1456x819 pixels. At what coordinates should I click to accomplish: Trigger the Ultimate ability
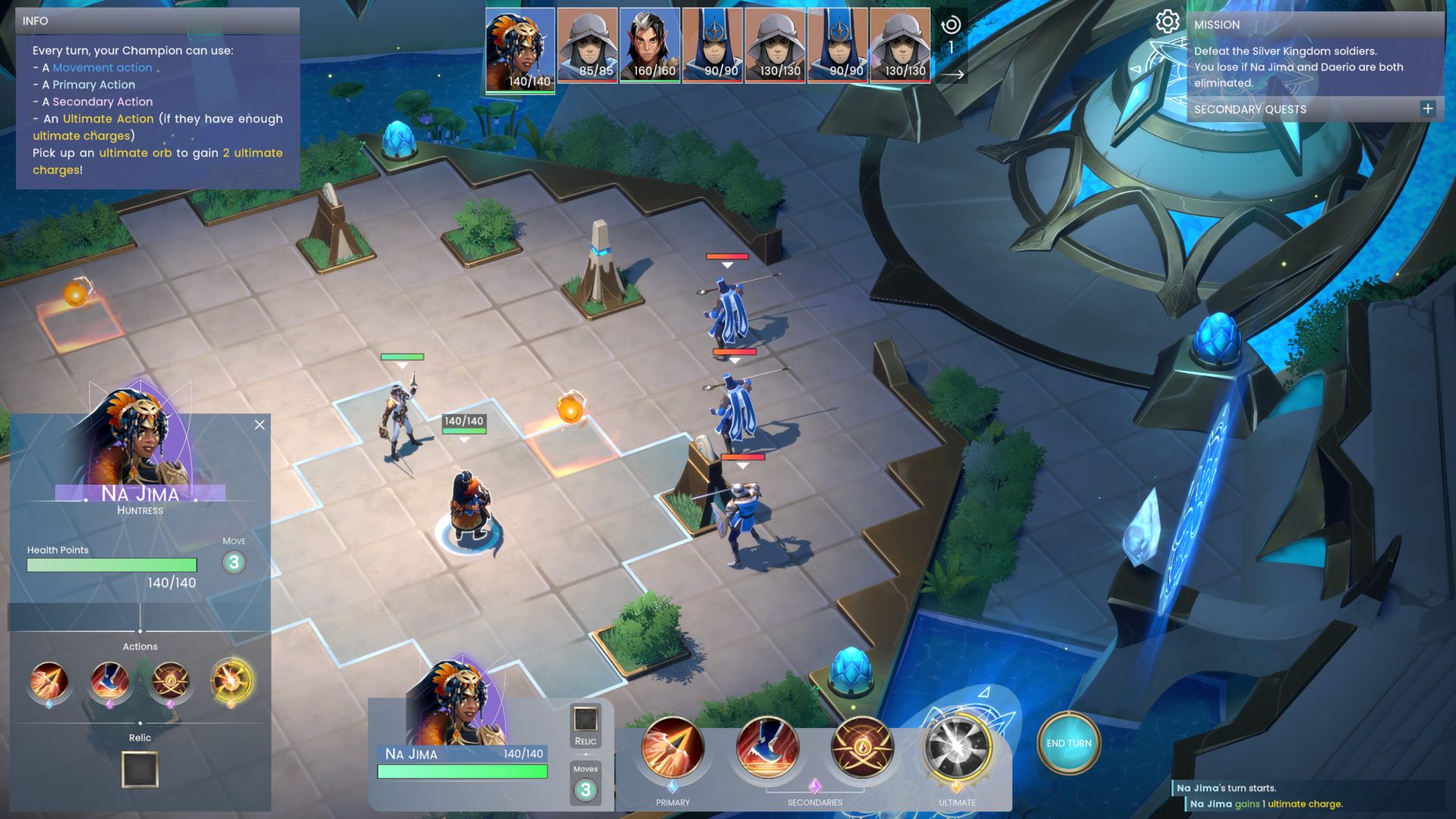(957, 747)
